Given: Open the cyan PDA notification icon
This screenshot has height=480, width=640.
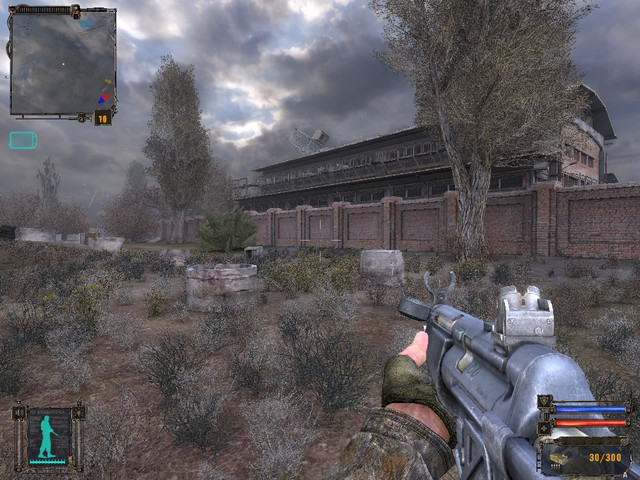Looking at the screenshot, I should [23, 140].
